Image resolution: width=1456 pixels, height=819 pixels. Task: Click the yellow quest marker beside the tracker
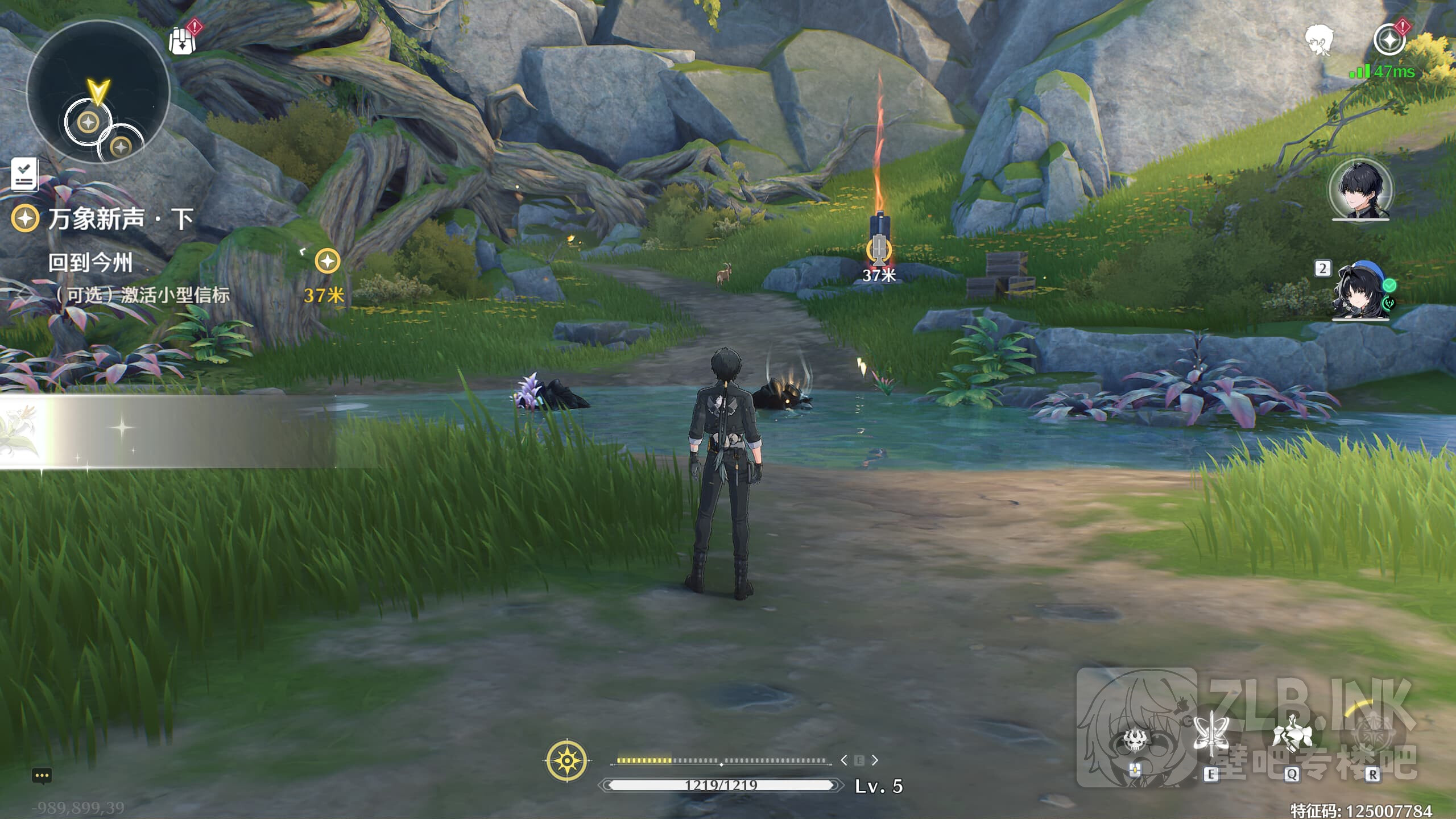click(x=327, y=261)
